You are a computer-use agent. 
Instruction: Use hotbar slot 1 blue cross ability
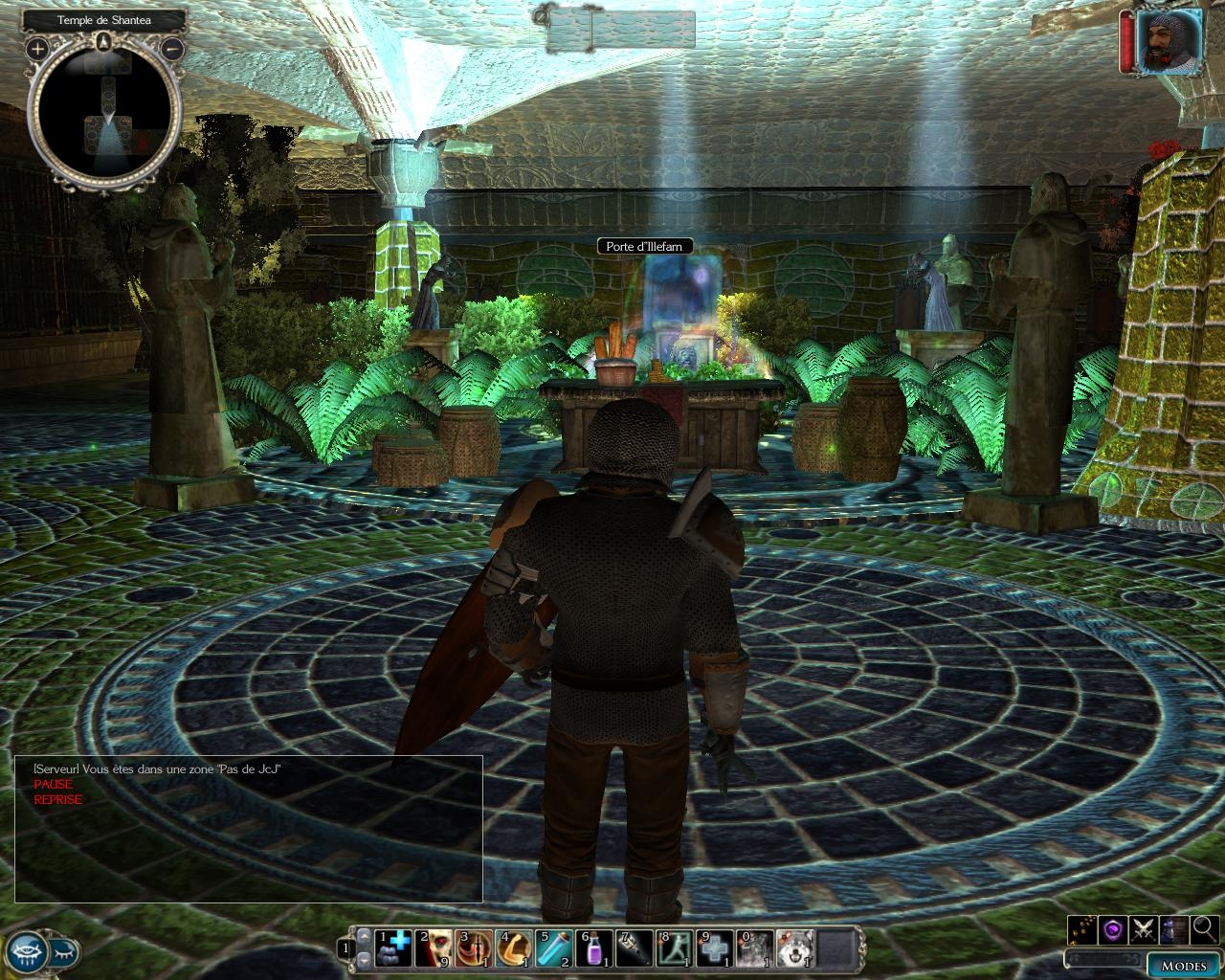point(392,949)
